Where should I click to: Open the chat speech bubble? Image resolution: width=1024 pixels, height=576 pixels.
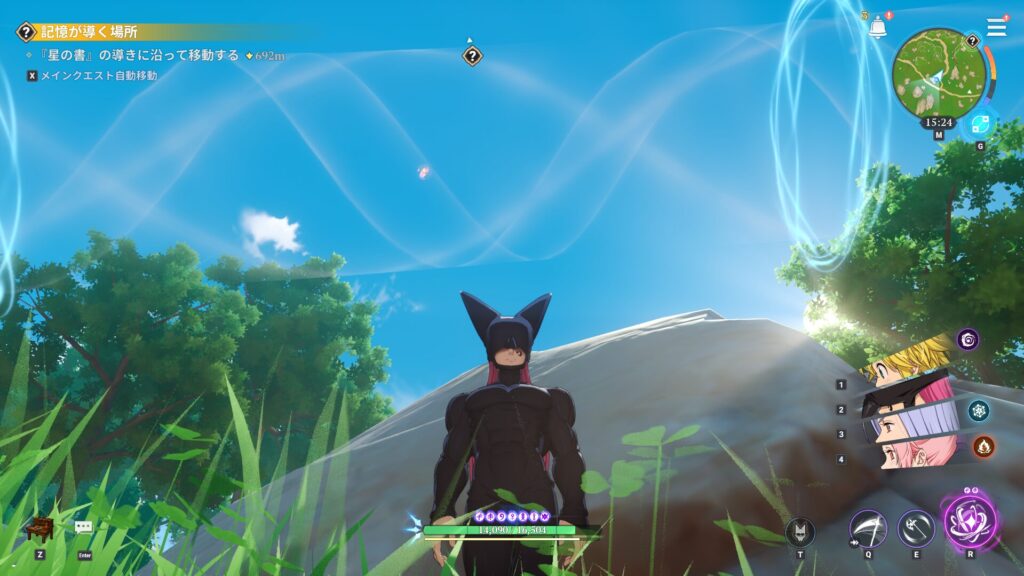click(84, 527)
